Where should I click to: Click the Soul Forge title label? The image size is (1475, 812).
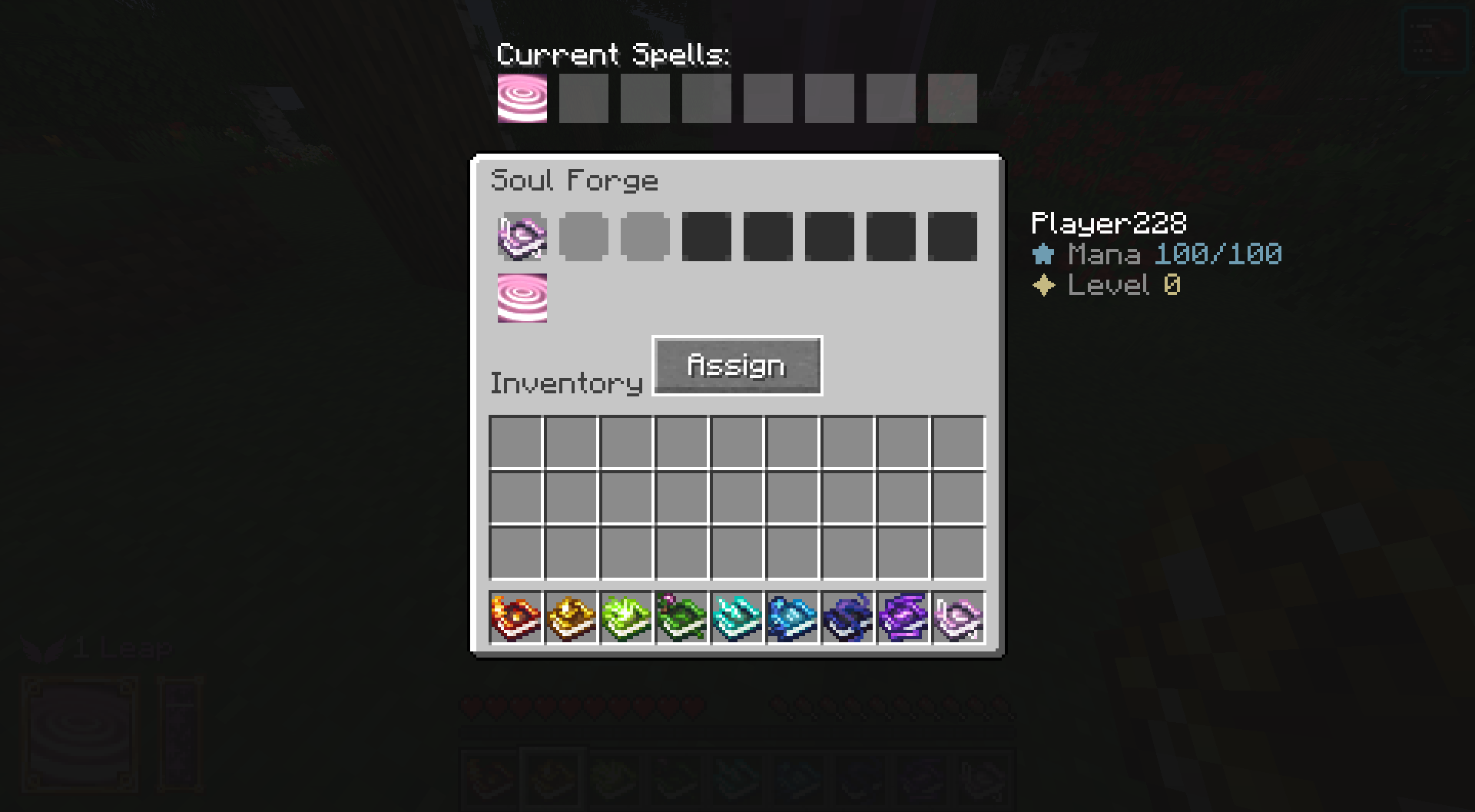click(x=575, y=179)
